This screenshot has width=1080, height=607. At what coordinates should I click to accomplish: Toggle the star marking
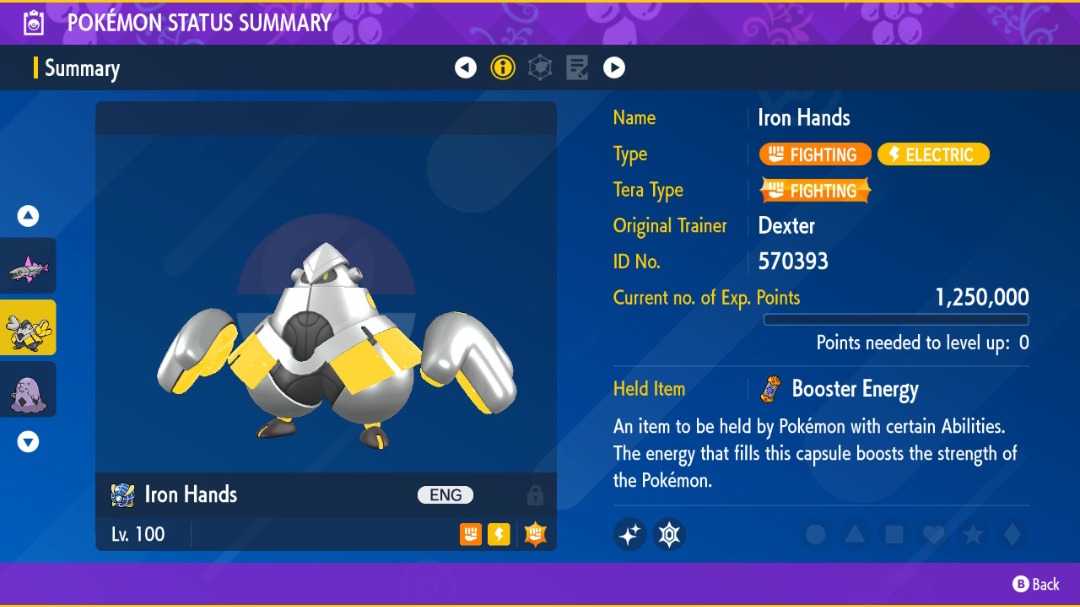pos(972,535)
